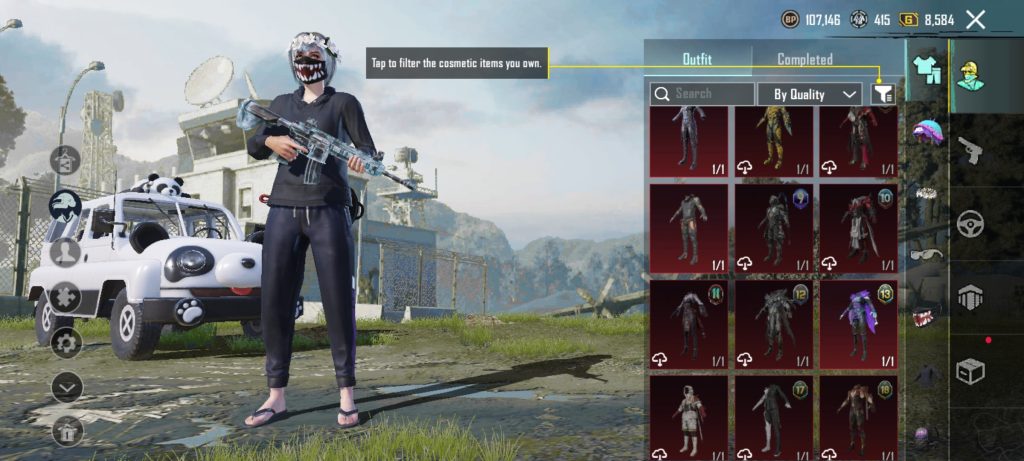Open the crate box category
The image size is (1024, 461).
click(x=970, y=372)
